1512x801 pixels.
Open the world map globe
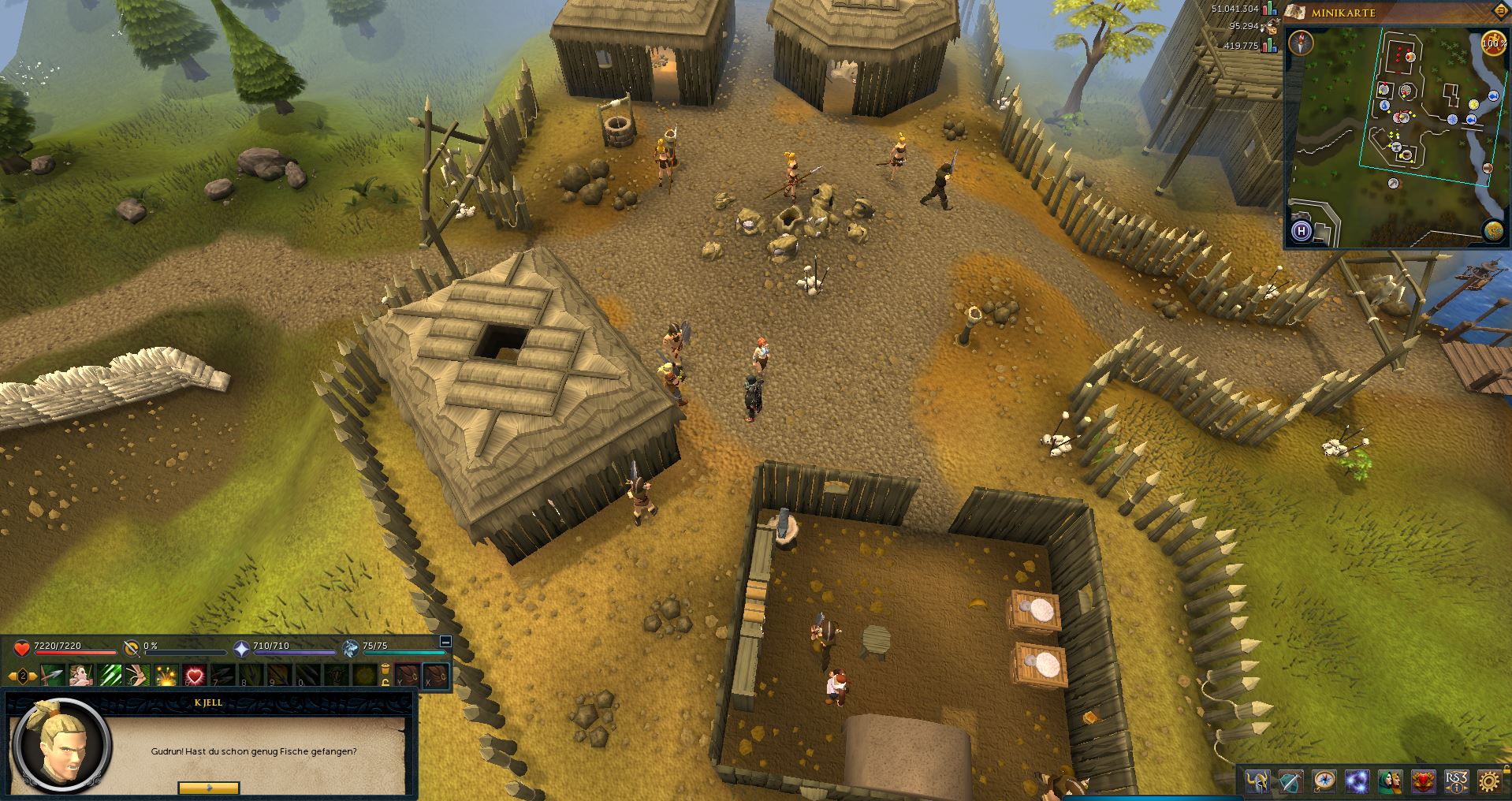[x=1492, y=230]
